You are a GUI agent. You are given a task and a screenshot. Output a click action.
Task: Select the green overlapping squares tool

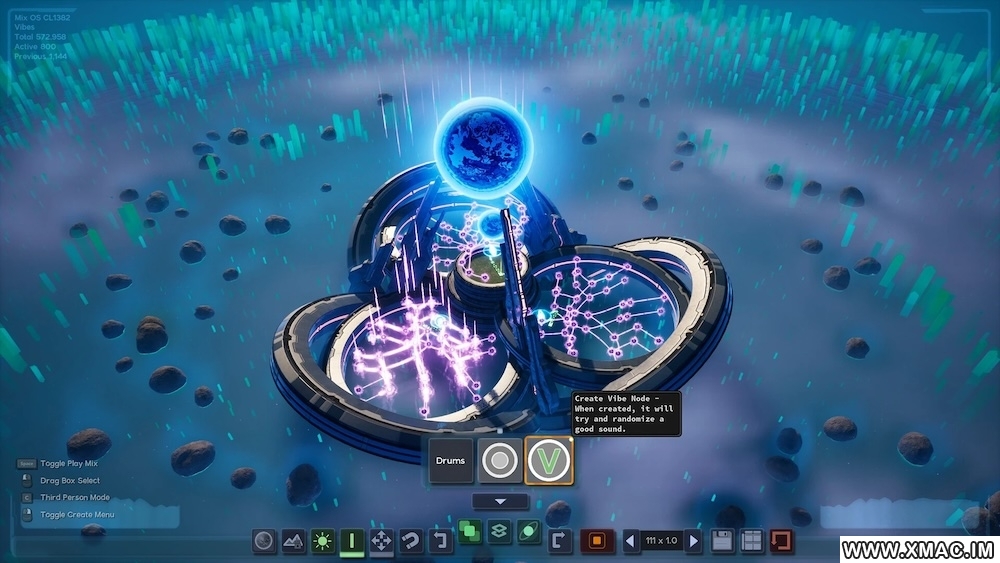tap(469, 534)
